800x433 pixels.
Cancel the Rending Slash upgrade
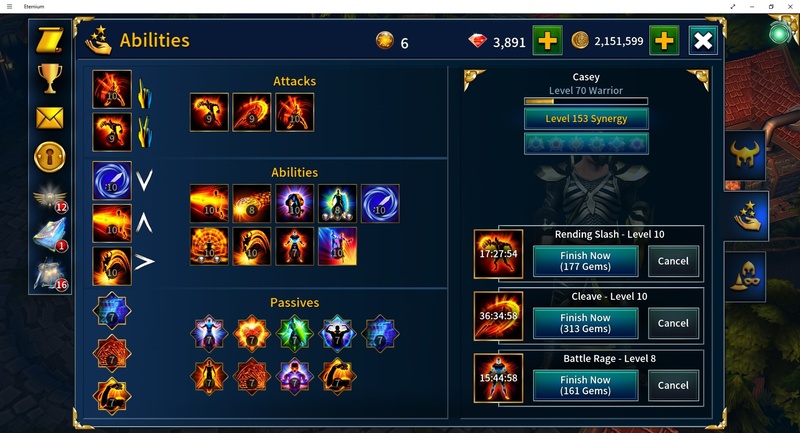pos(673,261)
